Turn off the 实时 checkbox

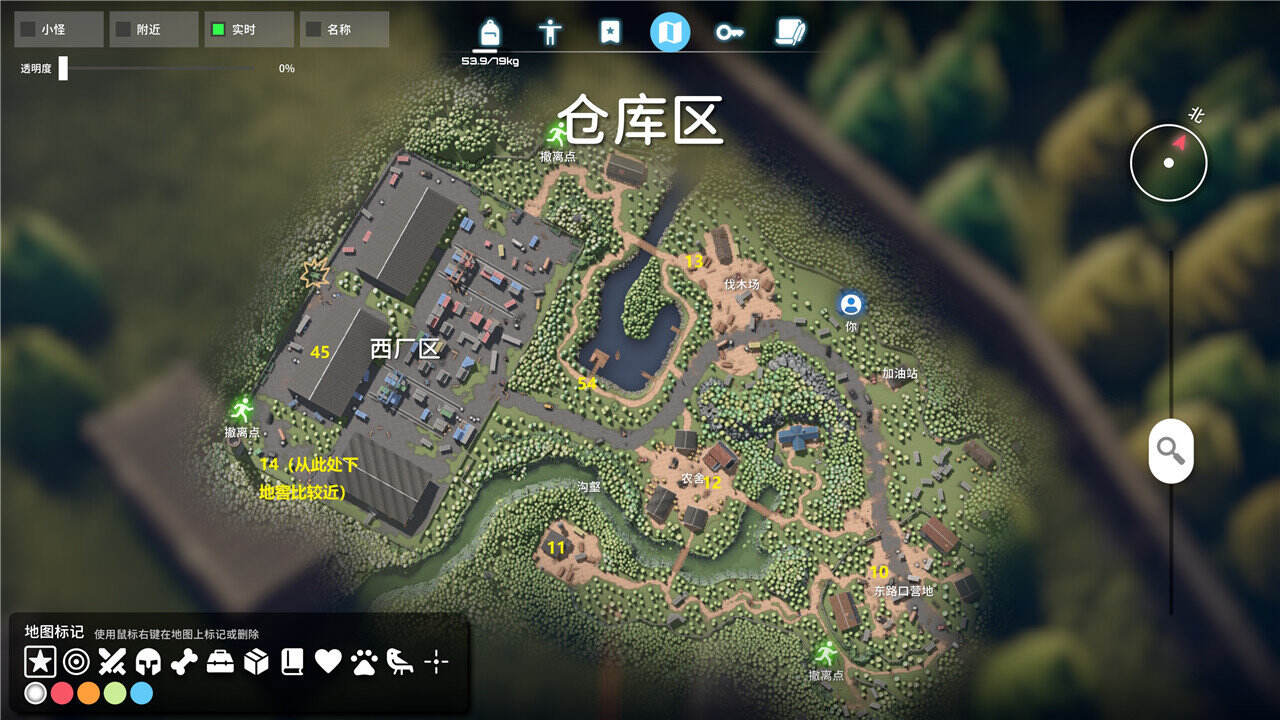click(218, 30)
